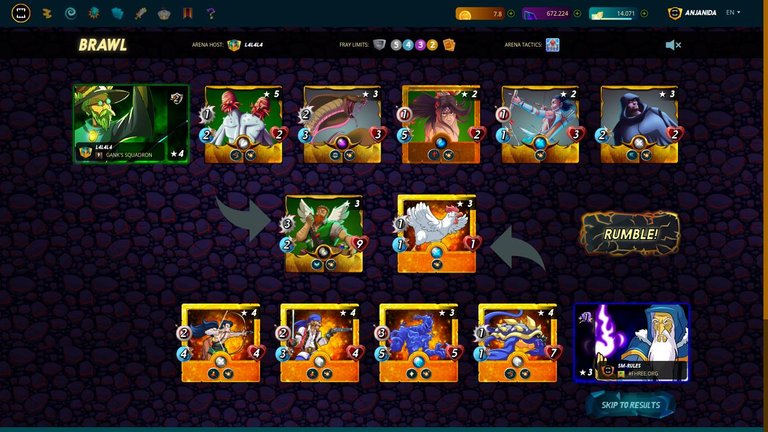Skip to Results of the battle

630,405
